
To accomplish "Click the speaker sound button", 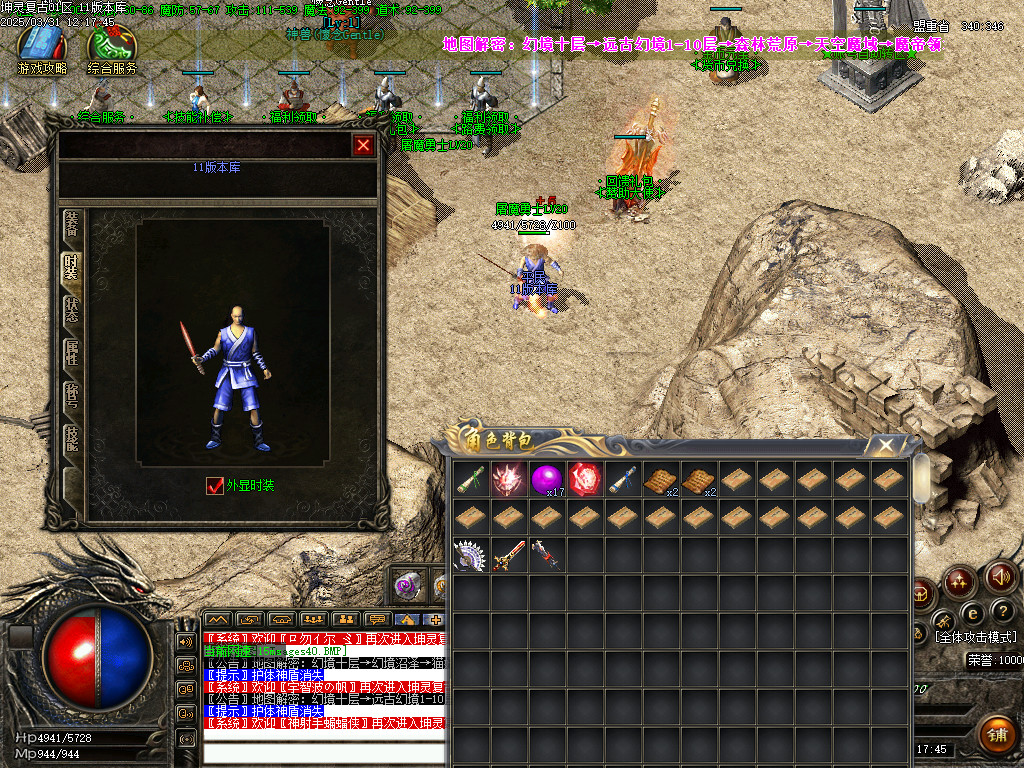I will [1001, 577].
